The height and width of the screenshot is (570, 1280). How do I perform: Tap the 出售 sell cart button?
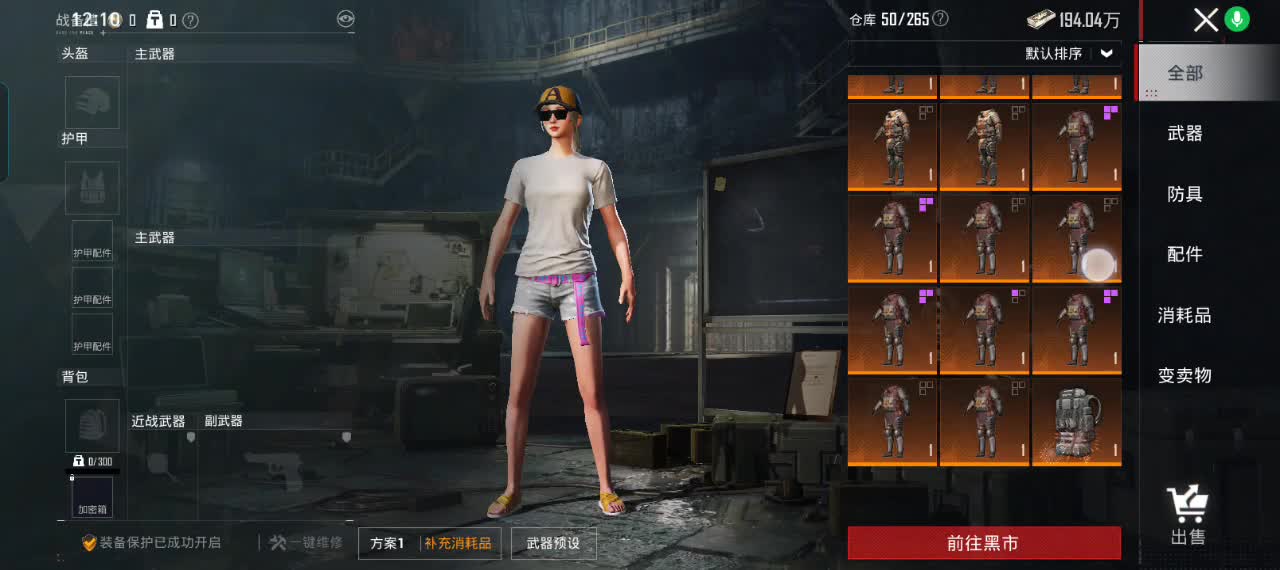1188,517
